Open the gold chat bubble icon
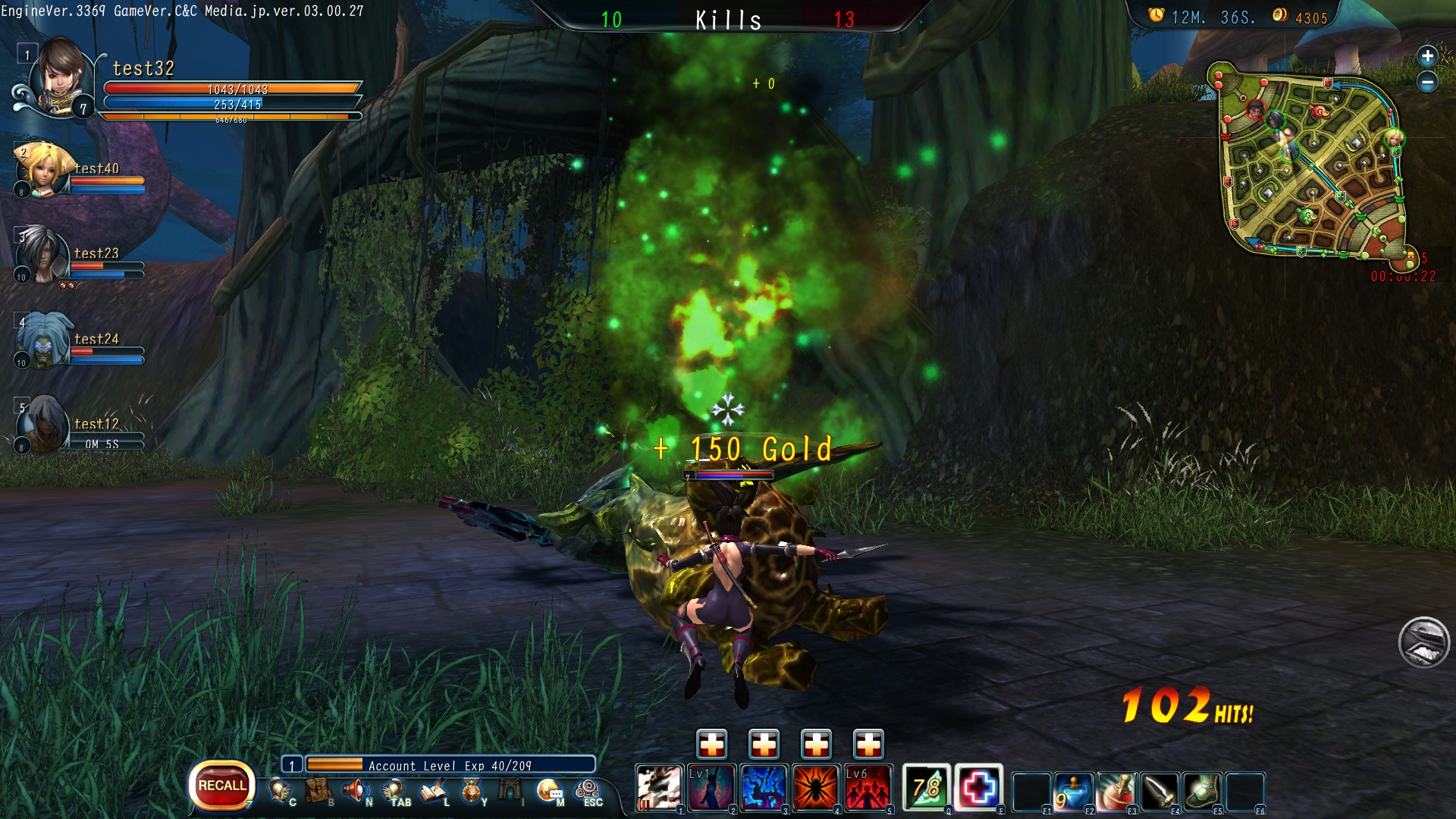The width and height of the screenshot is (1456, 819). click(x=549, y=791)
